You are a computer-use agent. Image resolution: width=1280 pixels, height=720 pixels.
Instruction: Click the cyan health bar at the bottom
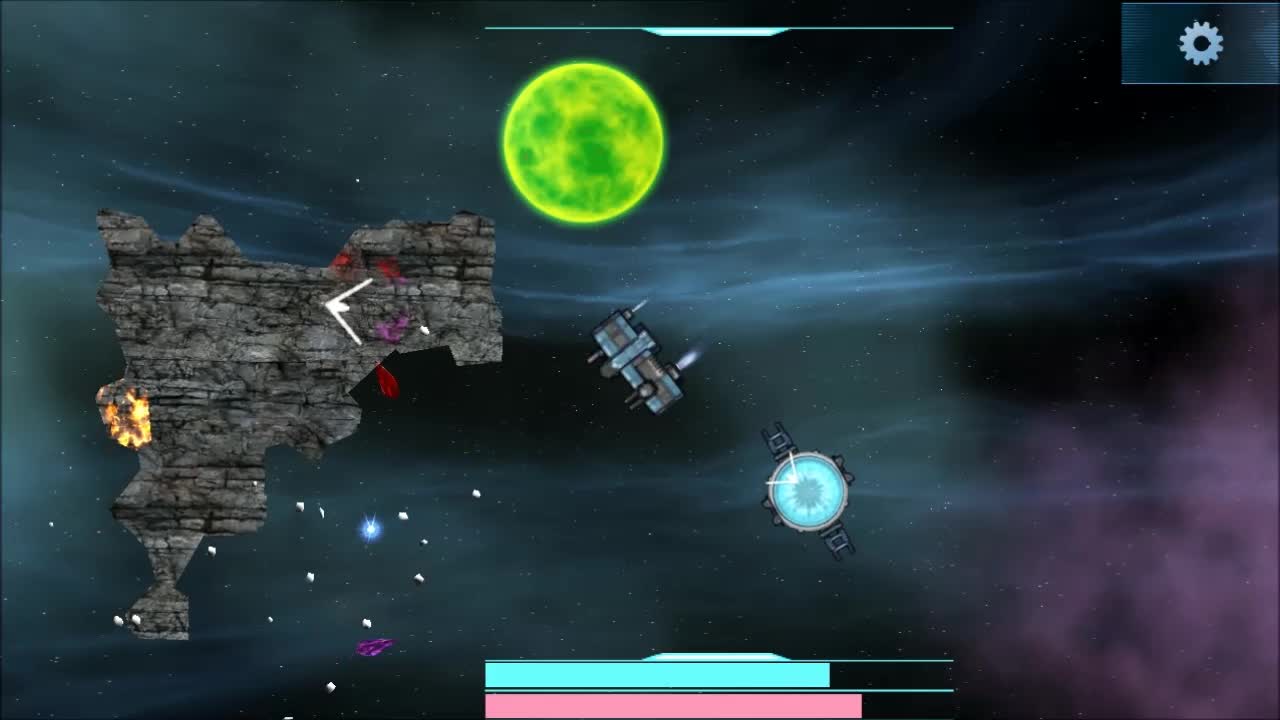click(655, 675)
